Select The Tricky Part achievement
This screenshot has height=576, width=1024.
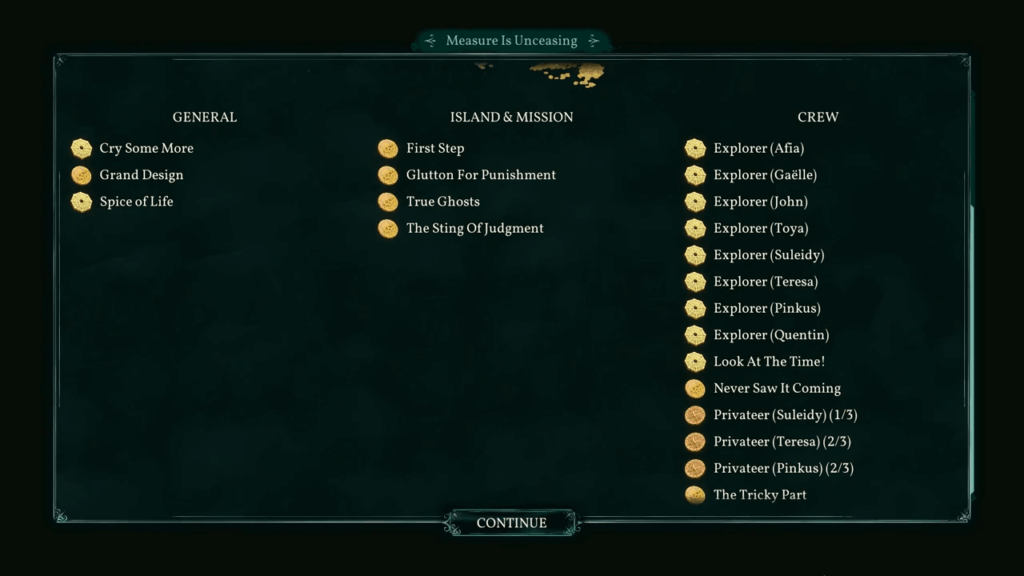point(759,495)
